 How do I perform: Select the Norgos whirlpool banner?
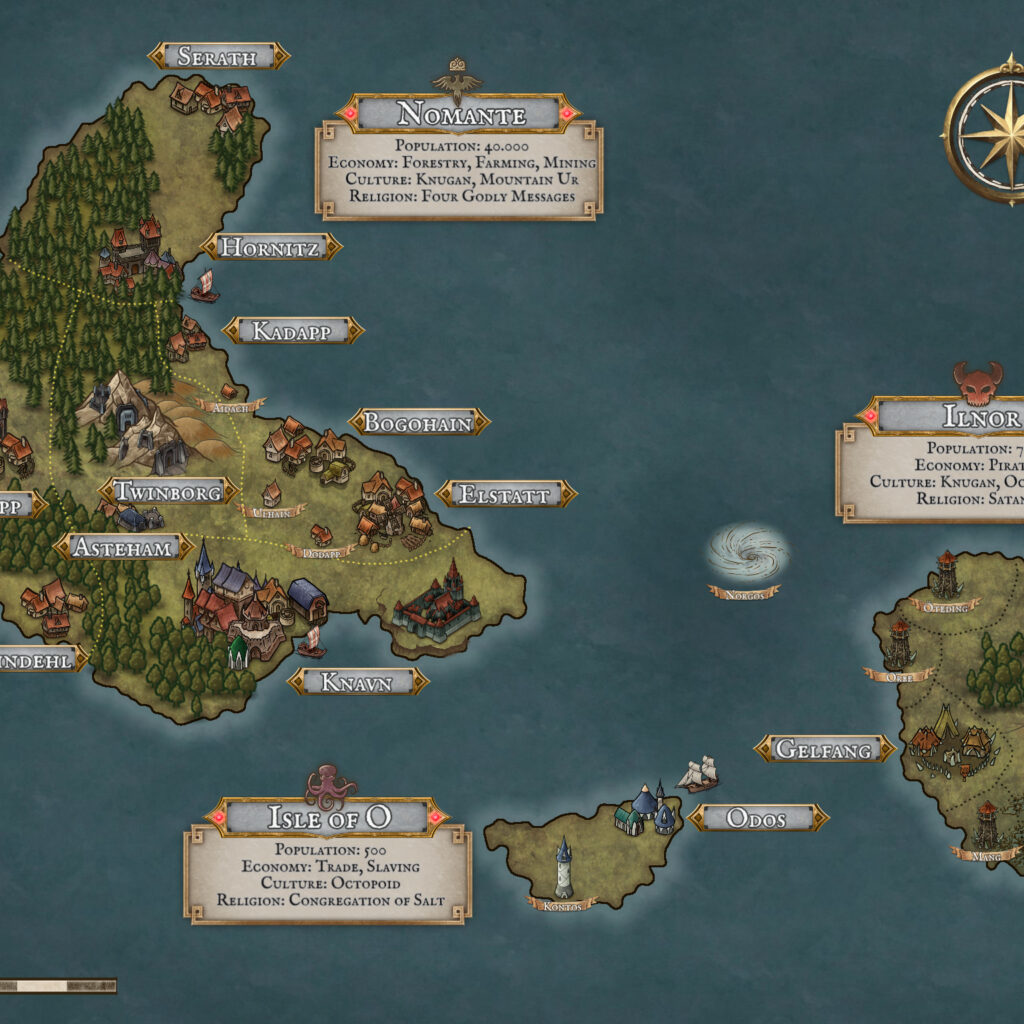coord(744,592)
